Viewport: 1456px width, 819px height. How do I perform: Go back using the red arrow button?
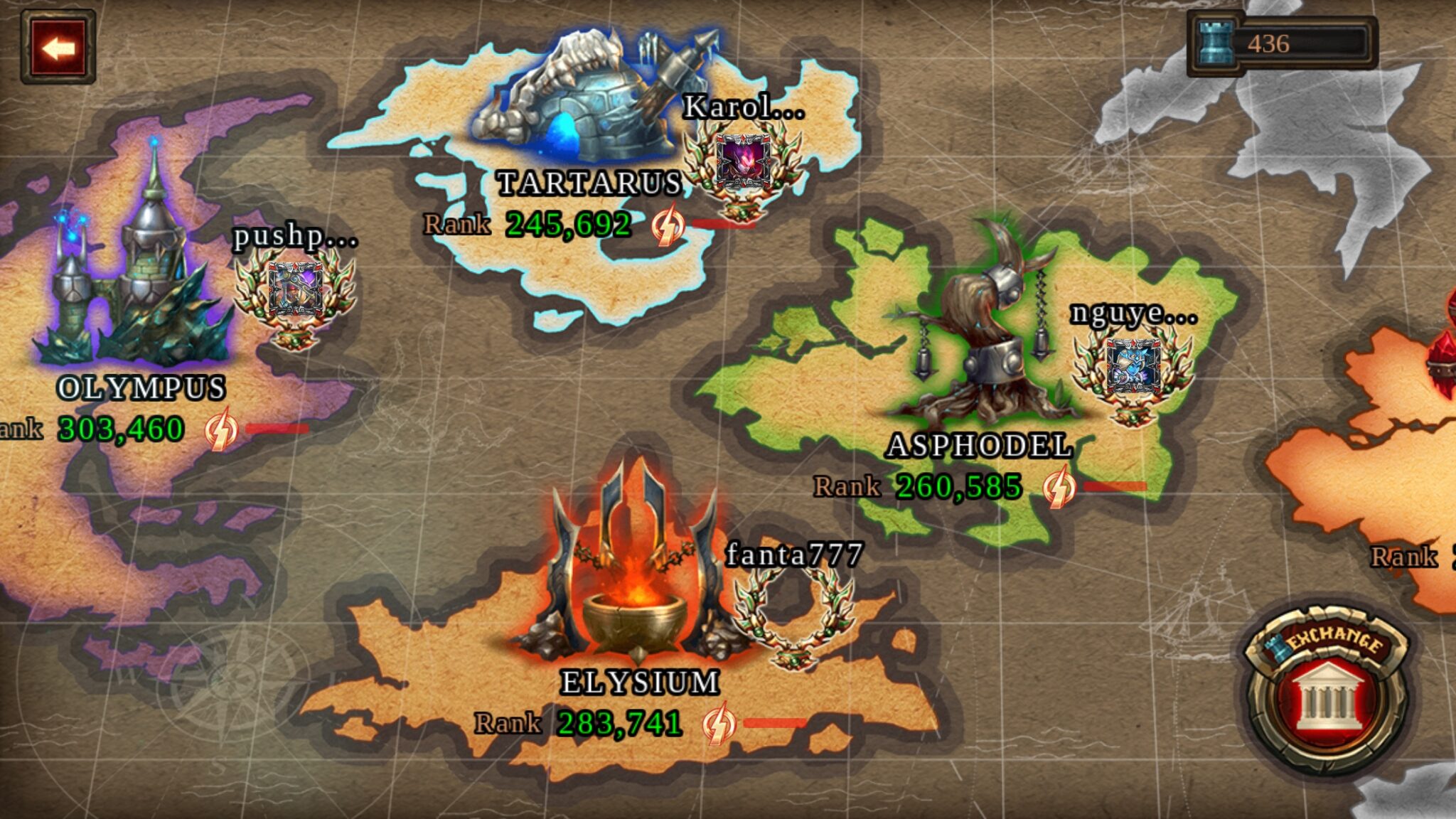58,48
